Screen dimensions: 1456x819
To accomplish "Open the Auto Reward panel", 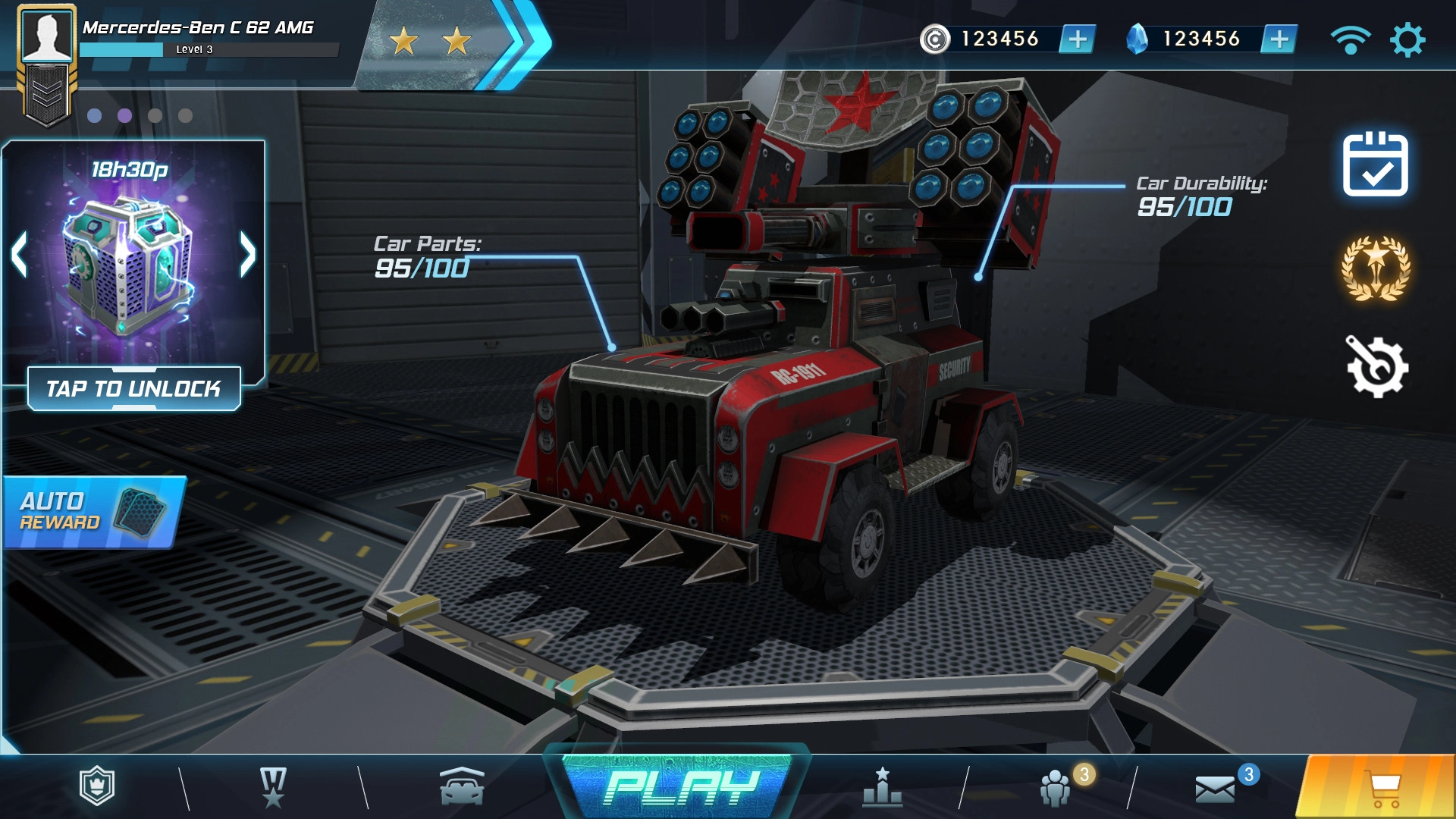I will pos(93,512).
